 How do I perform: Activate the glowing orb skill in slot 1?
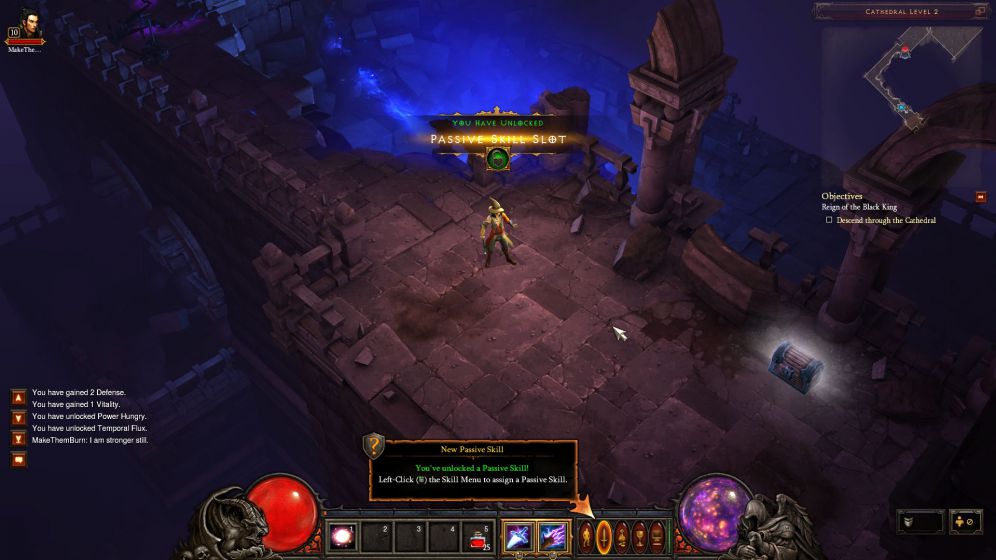[x=341, y=537]
